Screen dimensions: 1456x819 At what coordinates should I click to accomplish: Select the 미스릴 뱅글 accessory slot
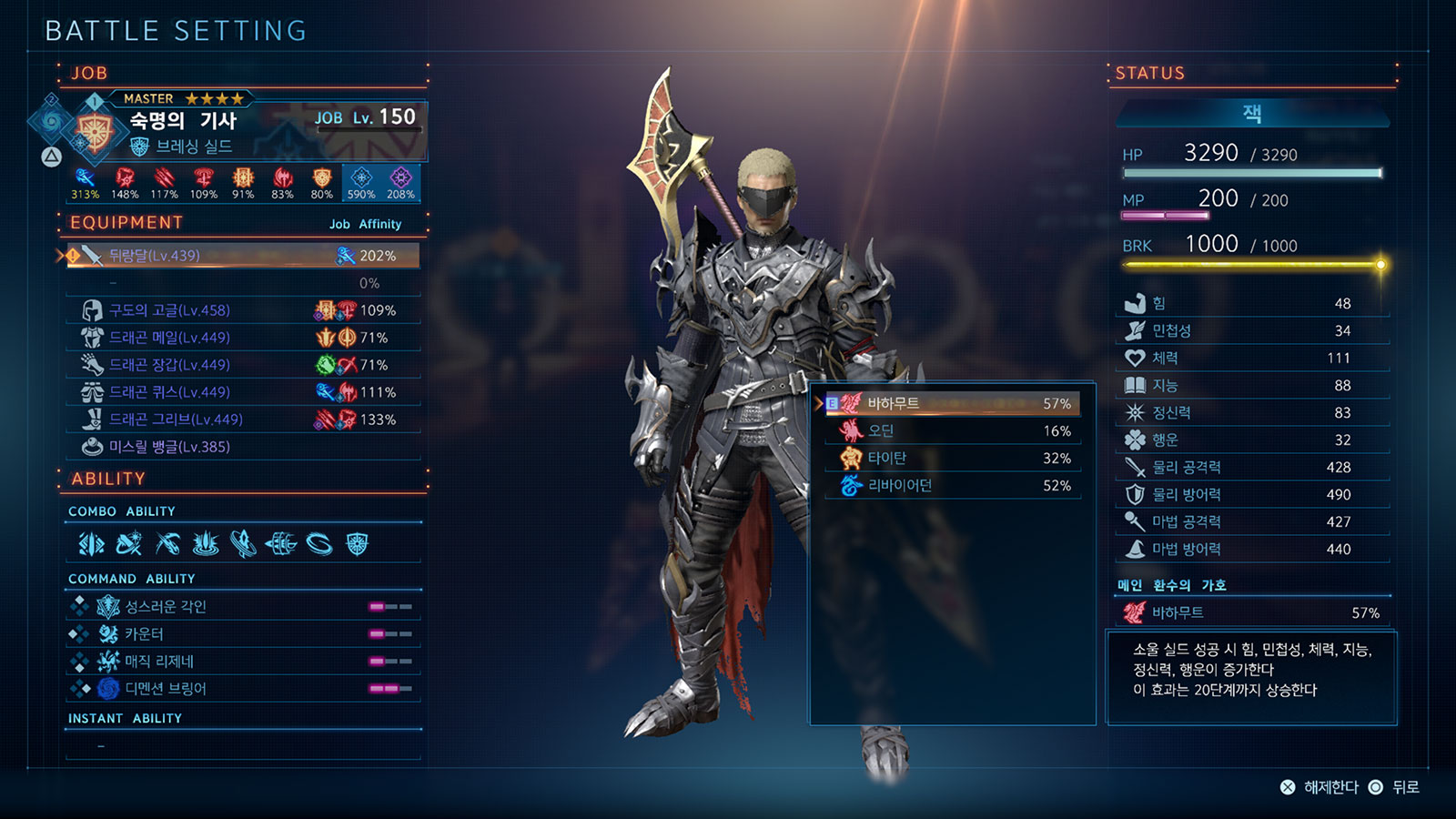click(243, 447)
